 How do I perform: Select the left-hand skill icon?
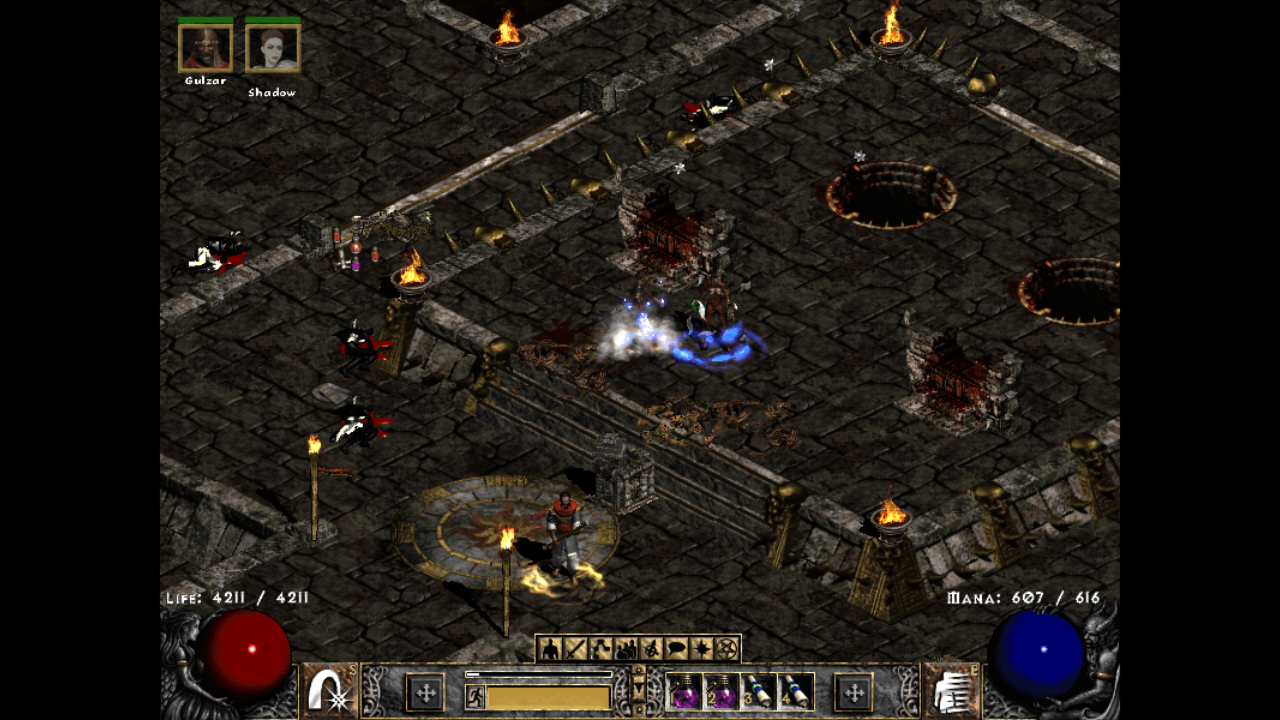click(x=330, y=690)
